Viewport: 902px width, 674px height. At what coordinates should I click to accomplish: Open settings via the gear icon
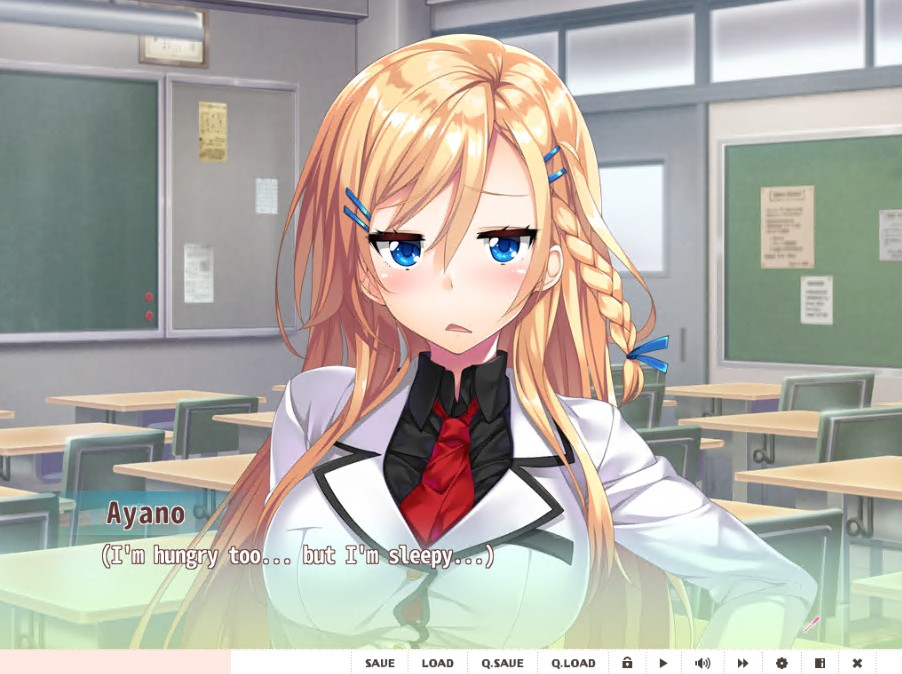tap(781, 663)
